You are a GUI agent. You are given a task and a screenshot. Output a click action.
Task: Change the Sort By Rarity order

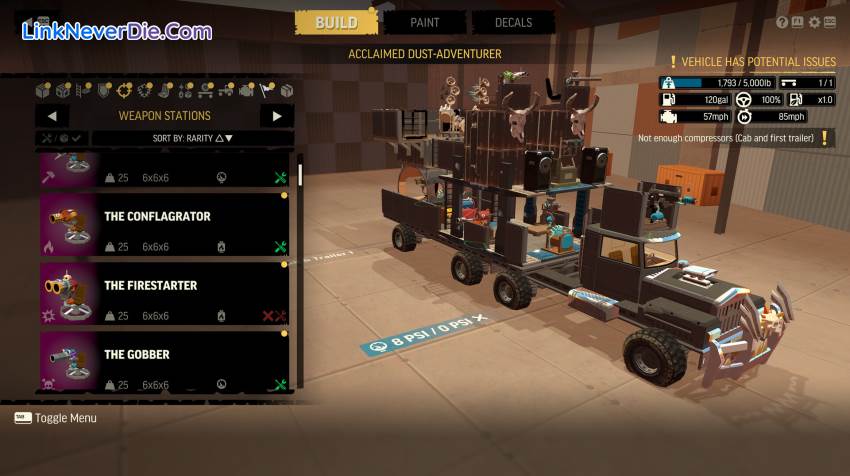coord(193,138)
